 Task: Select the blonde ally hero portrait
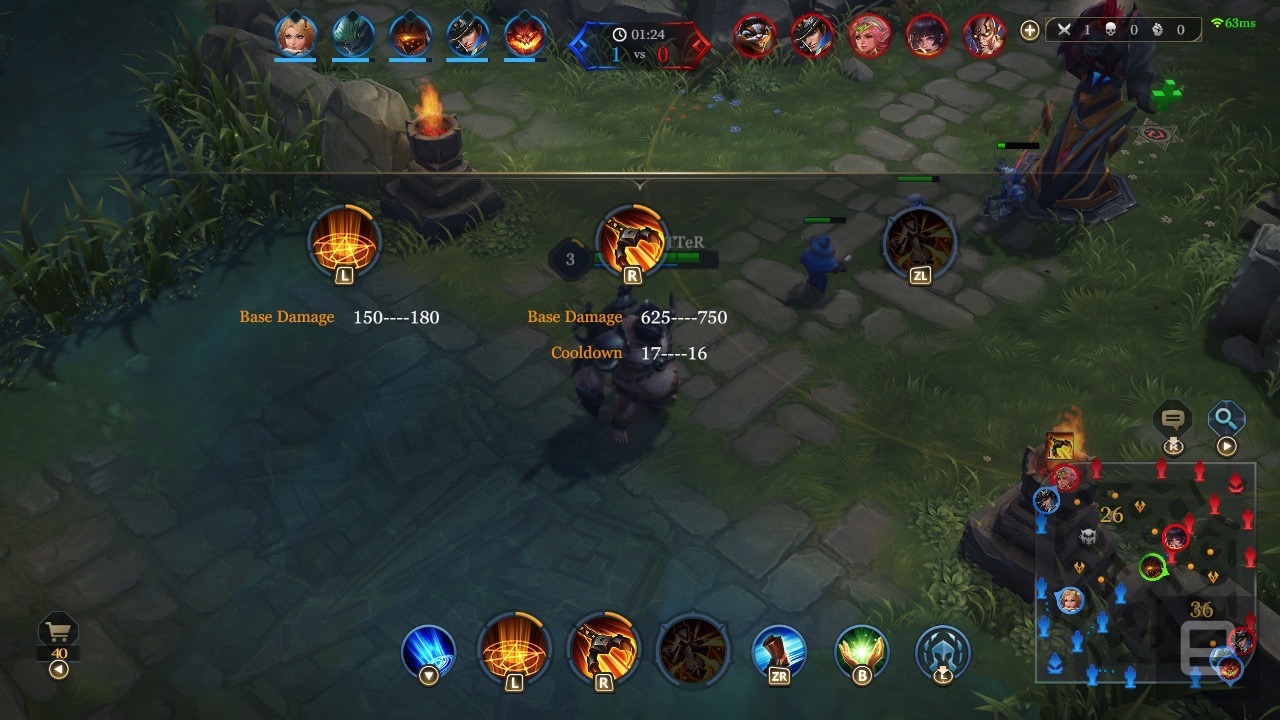(x=296, y=35)
